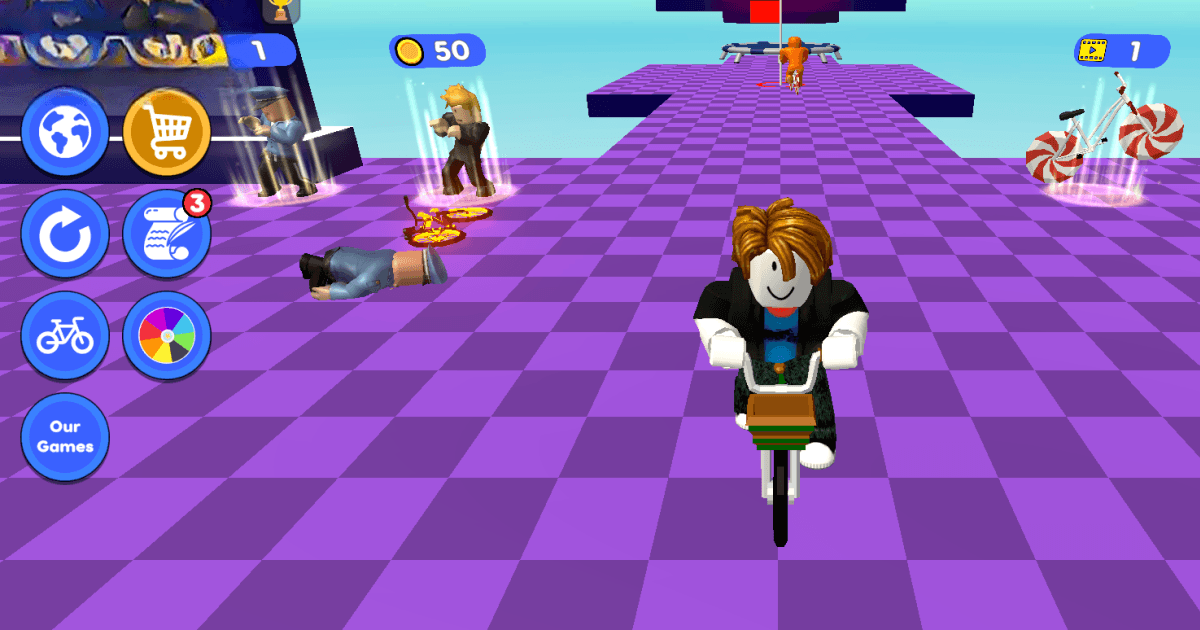
Task: Open the globe world menu
Action: coord(65,131)
